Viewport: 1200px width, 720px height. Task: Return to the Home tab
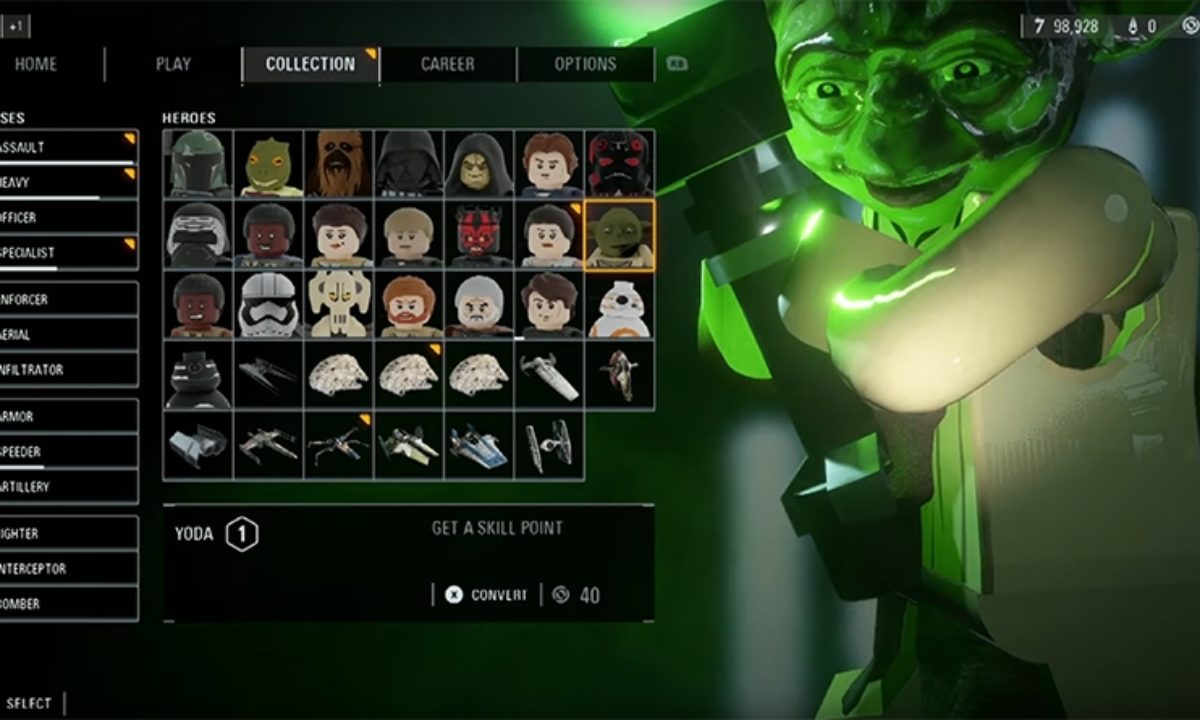pyautogui.click(x=36, y=64)
